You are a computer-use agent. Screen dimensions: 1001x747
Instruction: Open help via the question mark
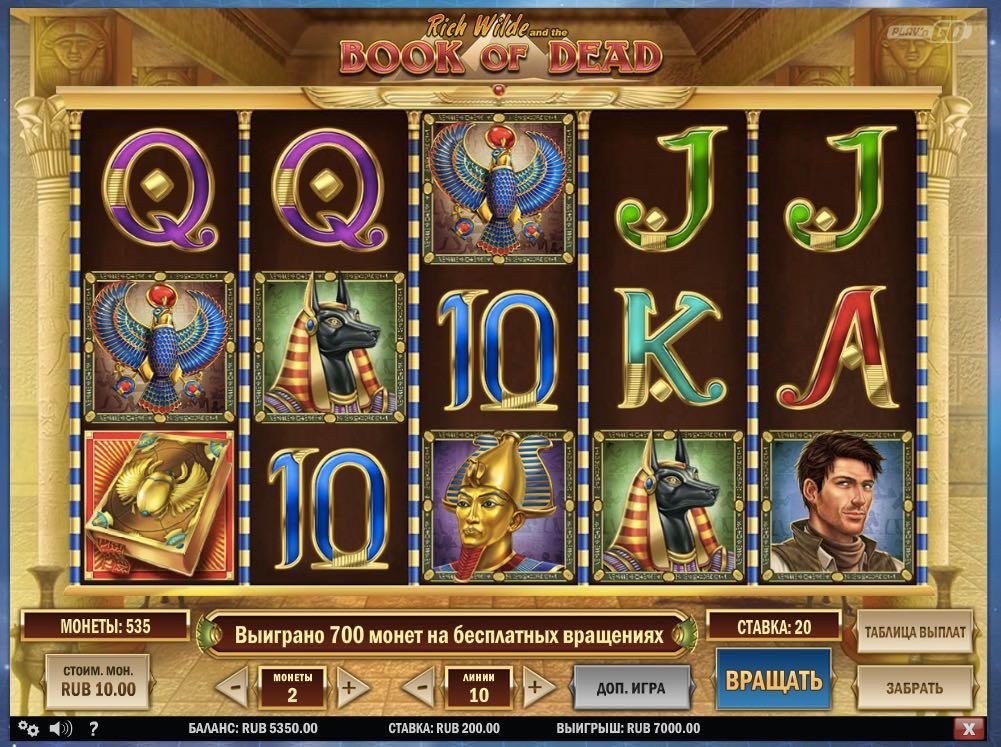[x=92, y=728]
